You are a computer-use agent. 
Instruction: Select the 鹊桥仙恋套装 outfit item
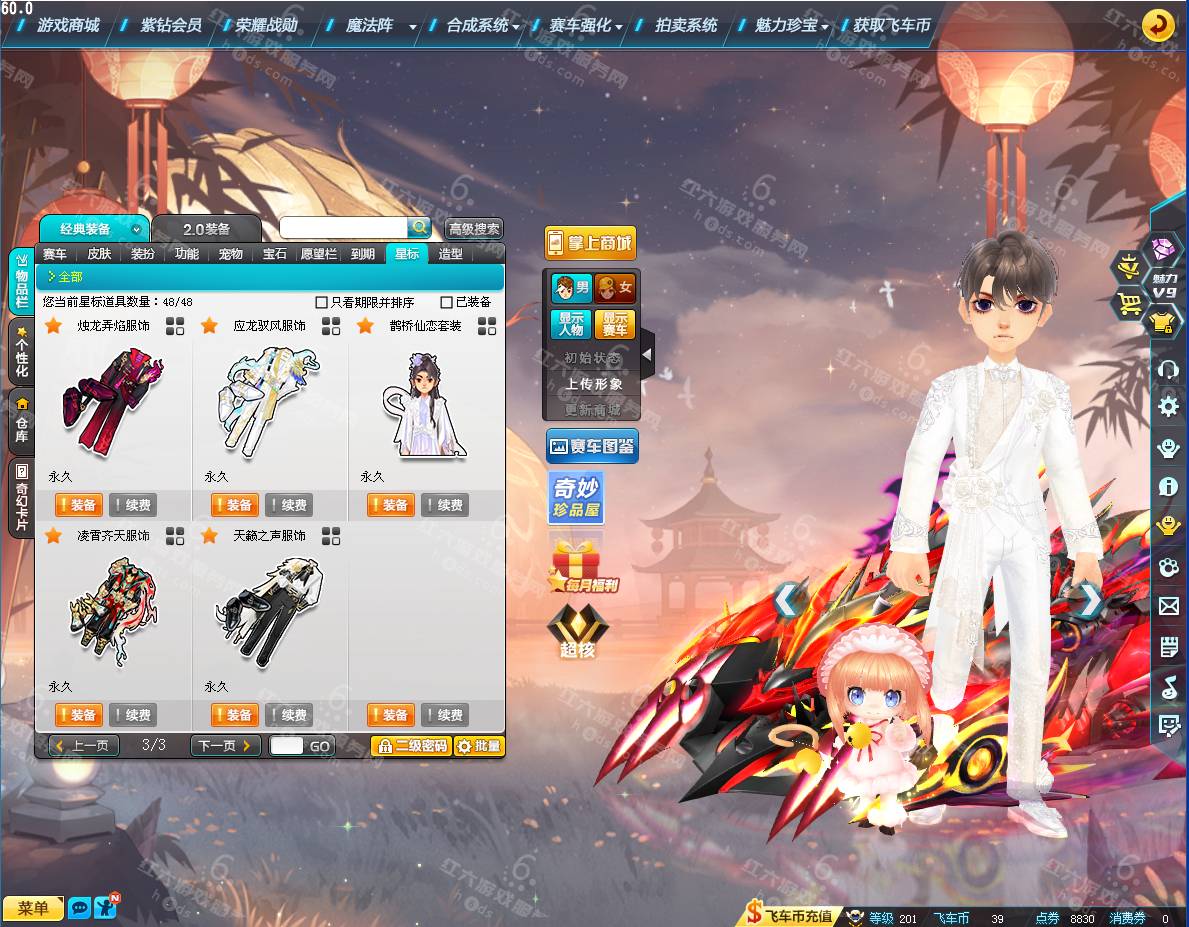[x=425, y=402]
